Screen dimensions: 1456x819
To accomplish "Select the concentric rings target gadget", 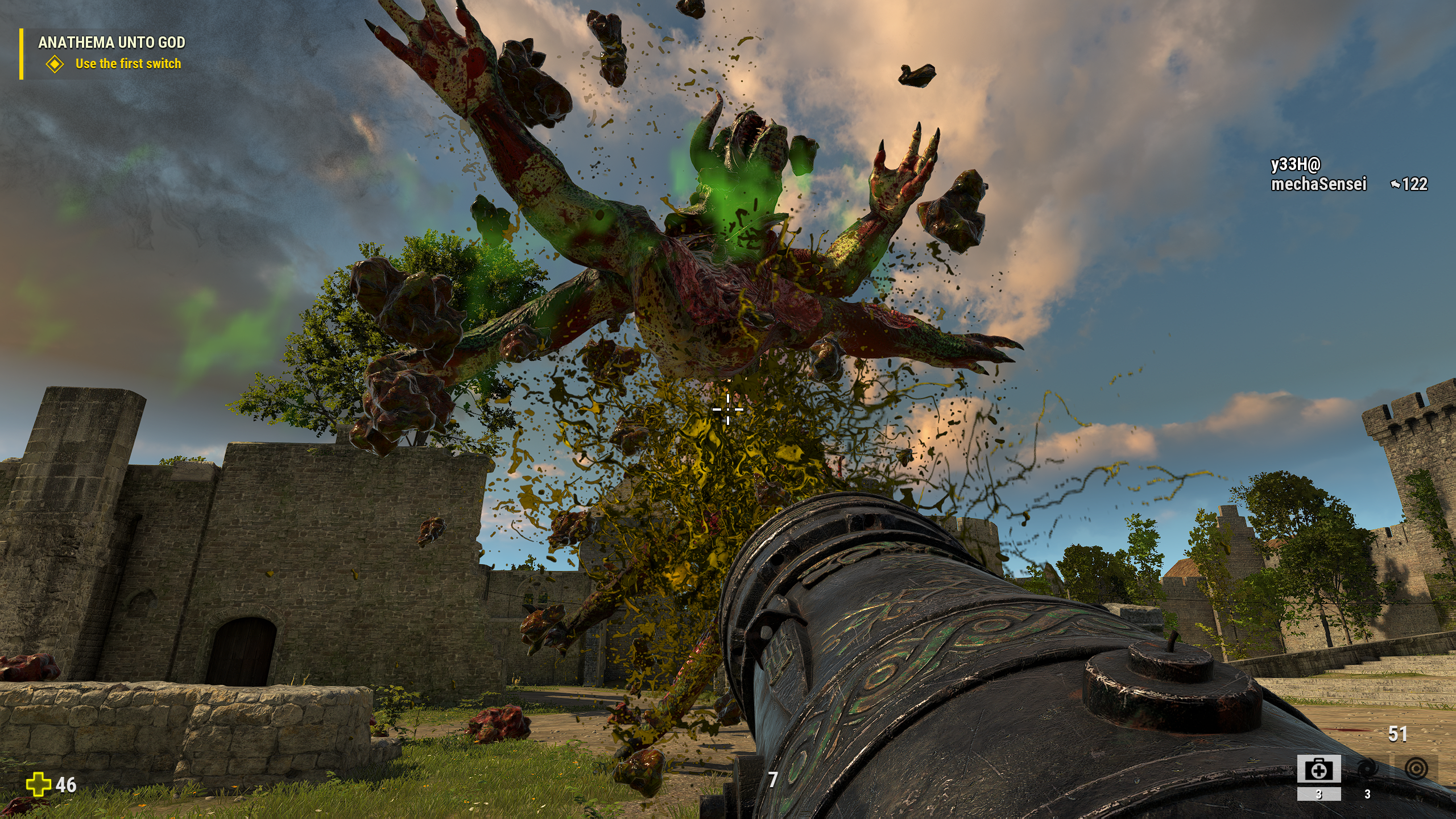I will (1416, 769).
